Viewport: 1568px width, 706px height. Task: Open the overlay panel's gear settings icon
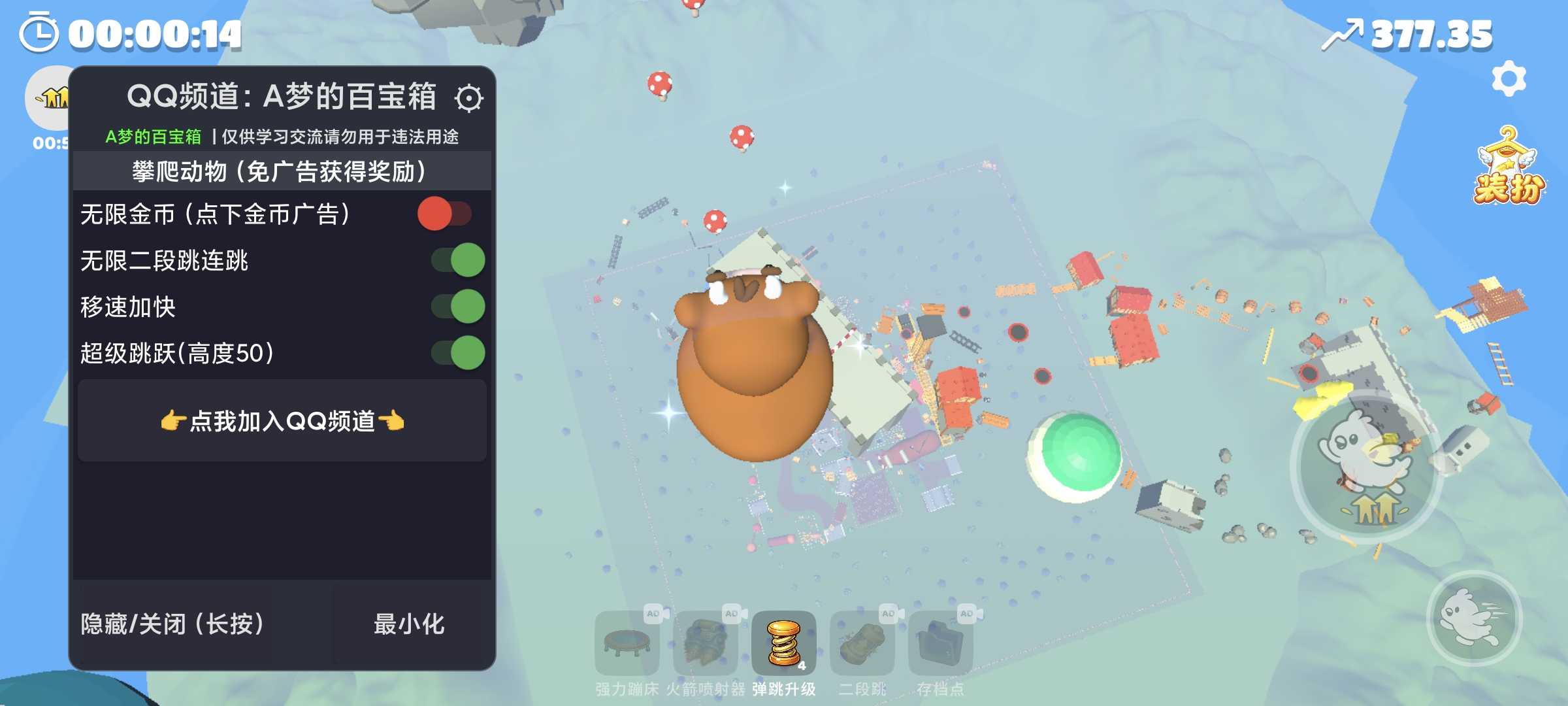[468, 98]
